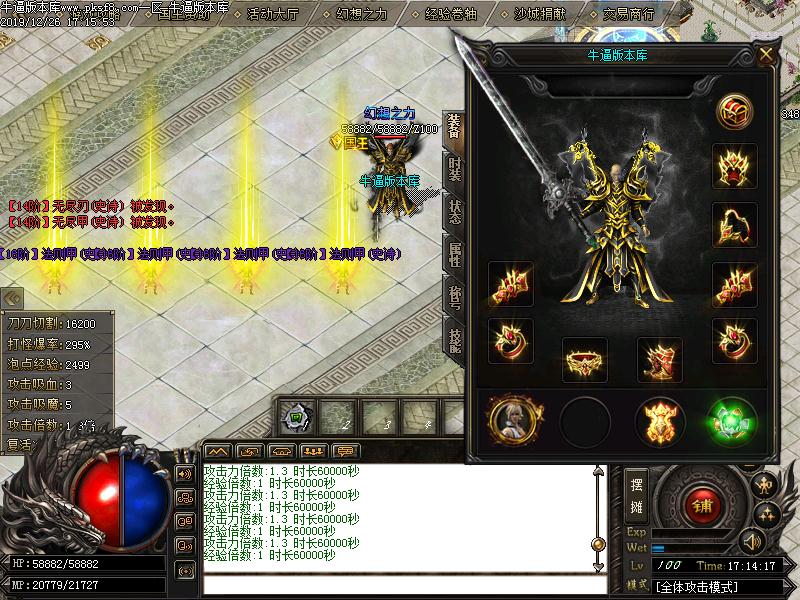Show the 属性 (attributes) tab

[455, 255]
